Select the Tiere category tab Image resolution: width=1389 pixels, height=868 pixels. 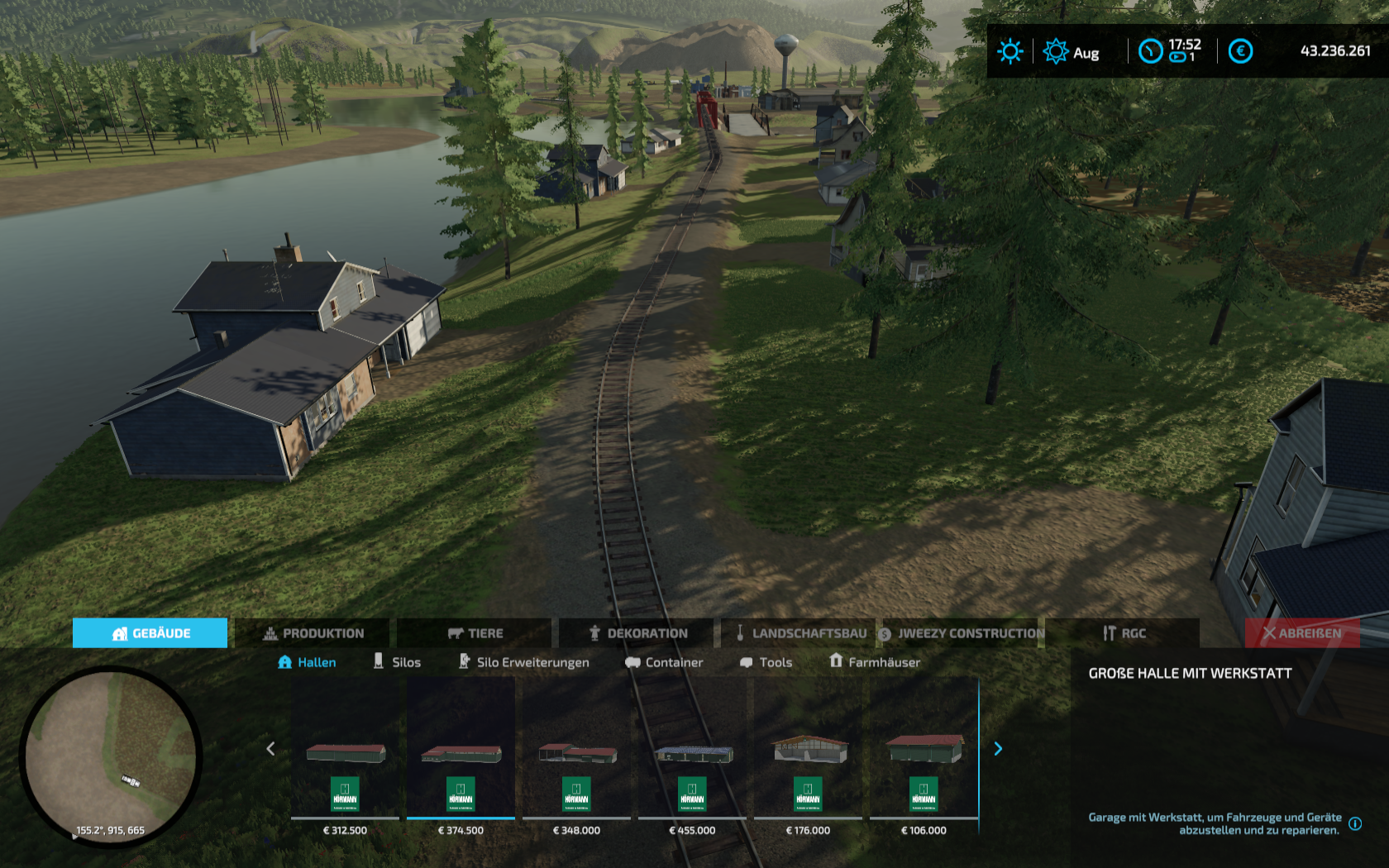(x=475, y=633)
